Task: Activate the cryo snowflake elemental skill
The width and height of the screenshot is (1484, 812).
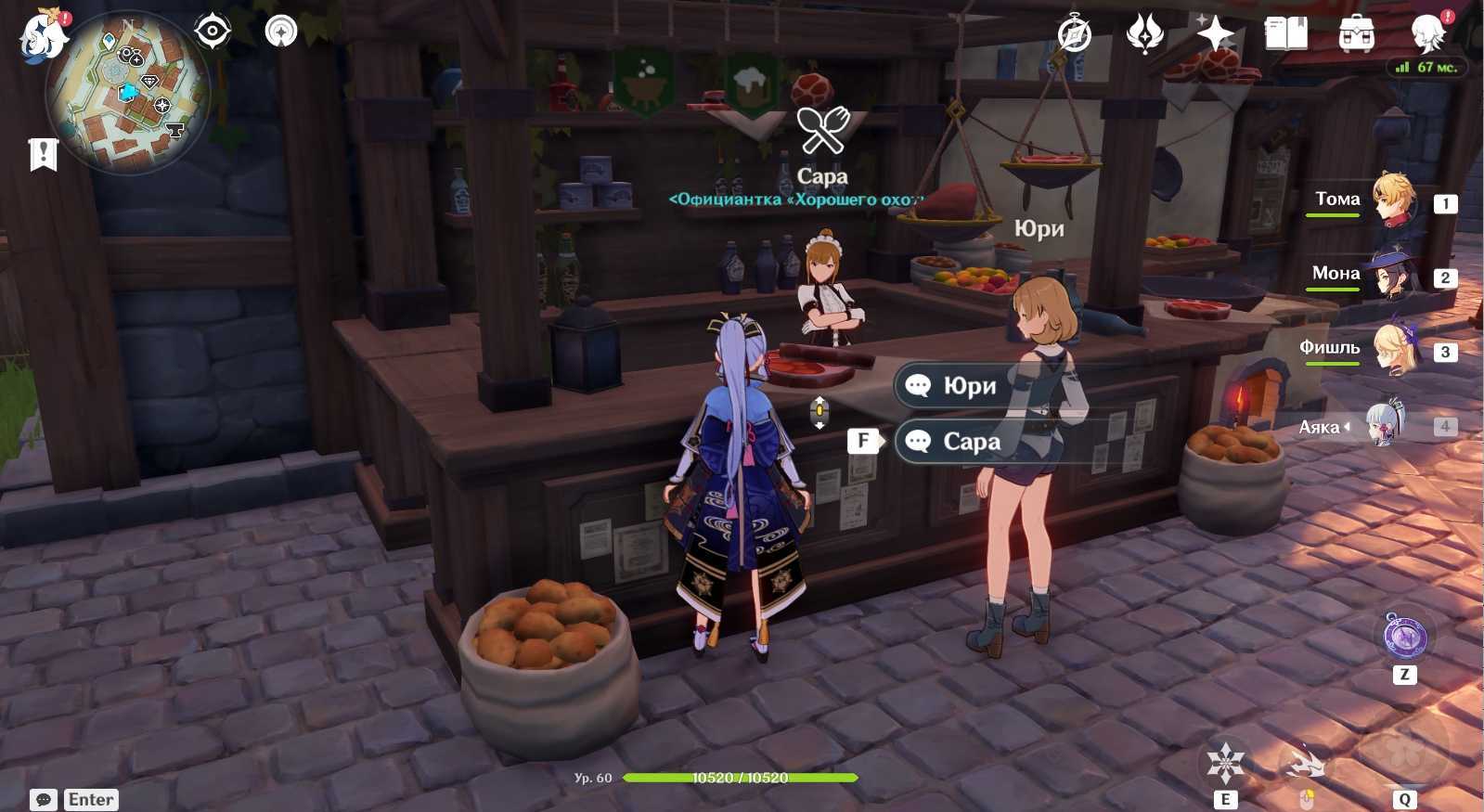Action: click(1225, 763)
